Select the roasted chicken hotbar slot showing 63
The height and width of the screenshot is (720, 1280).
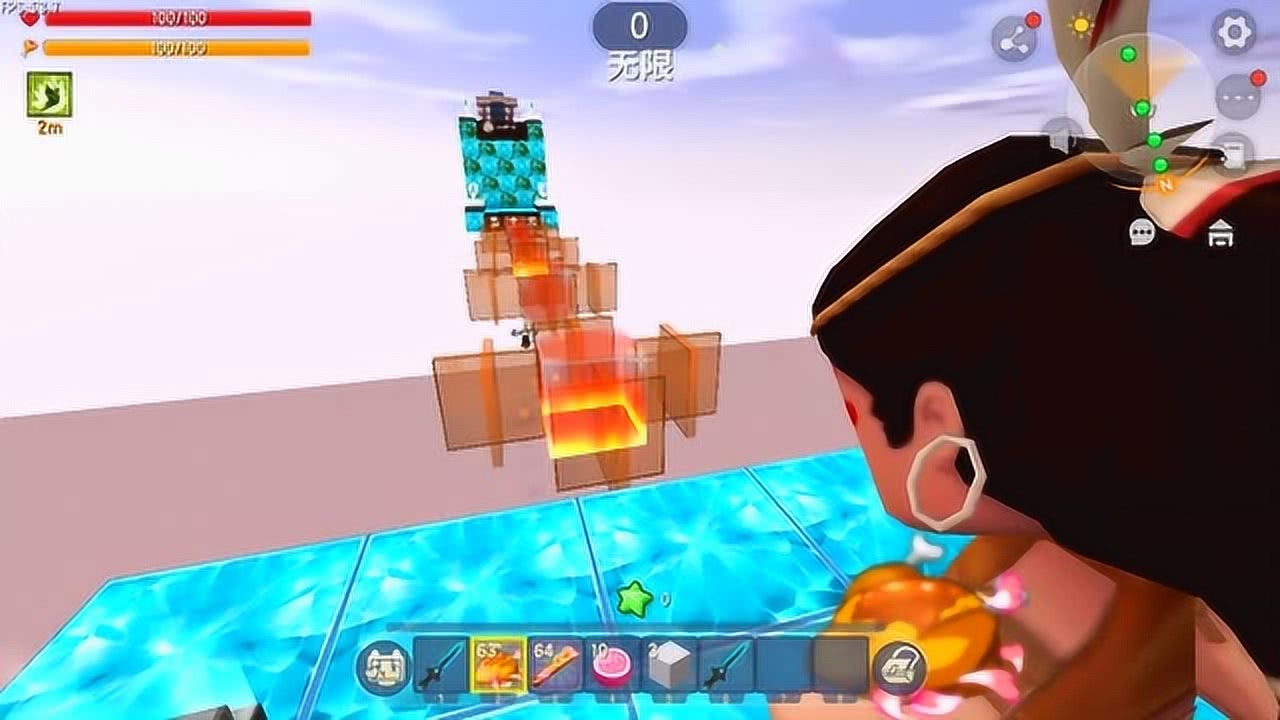498,665
